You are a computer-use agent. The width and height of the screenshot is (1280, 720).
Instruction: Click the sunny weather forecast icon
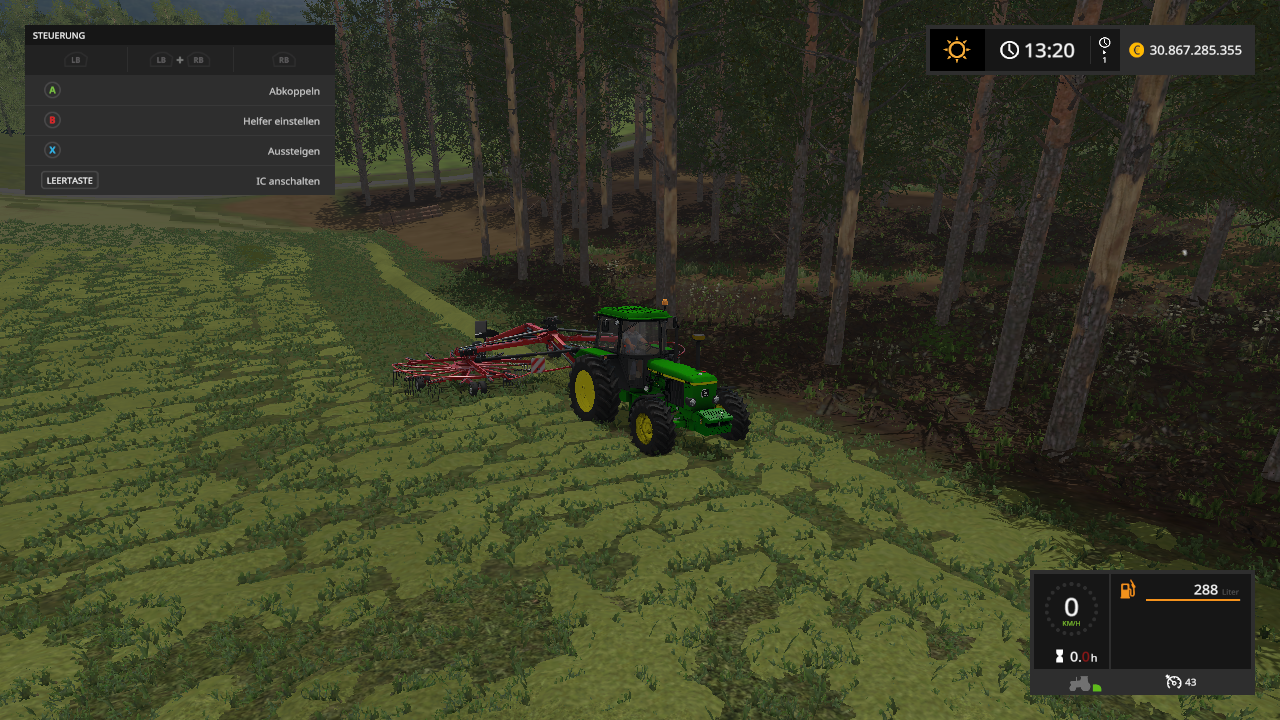[x=957, y=50]
